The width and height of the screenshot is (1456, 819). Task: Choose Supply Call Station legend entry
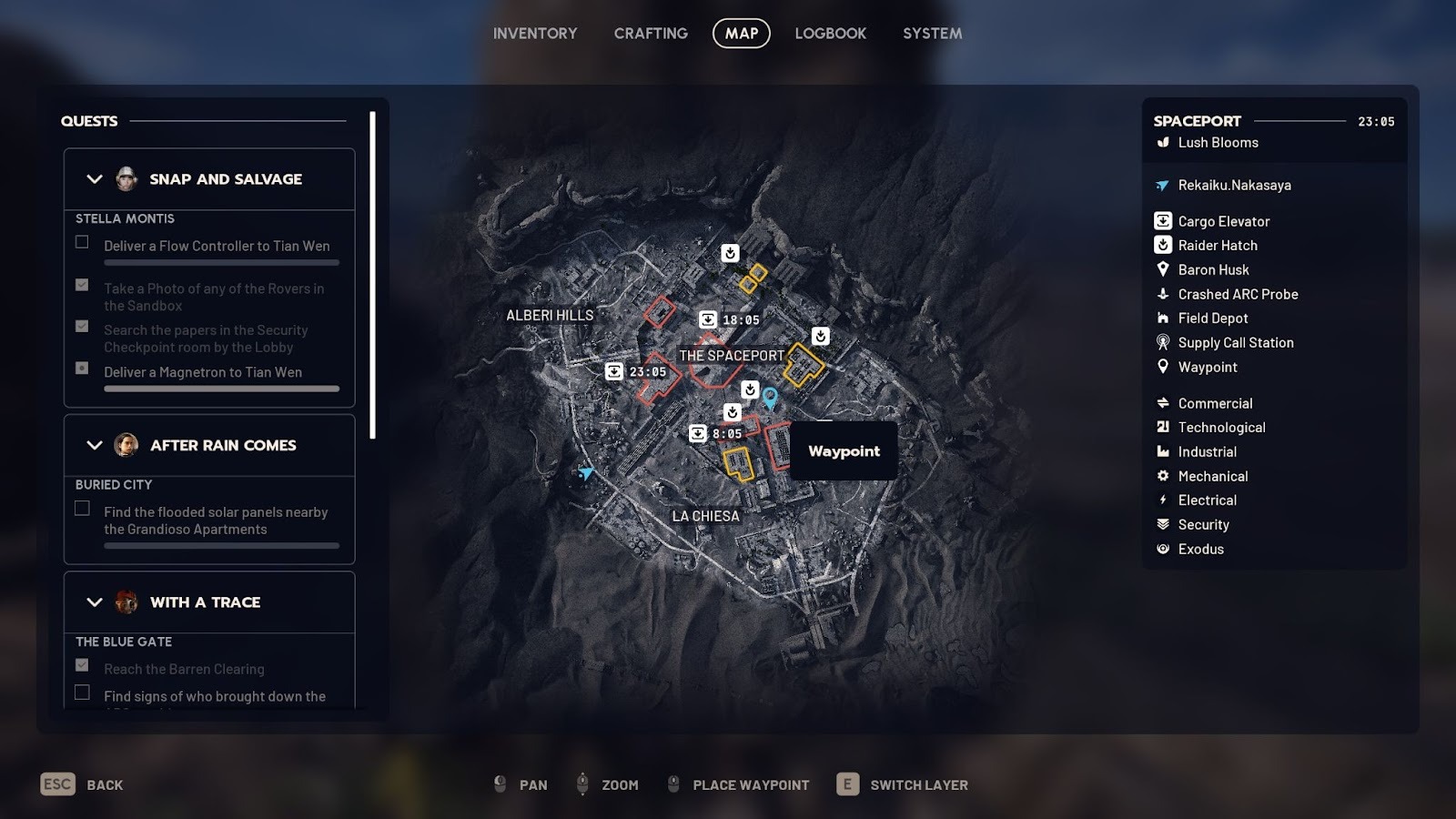(x=1235, y=343)
